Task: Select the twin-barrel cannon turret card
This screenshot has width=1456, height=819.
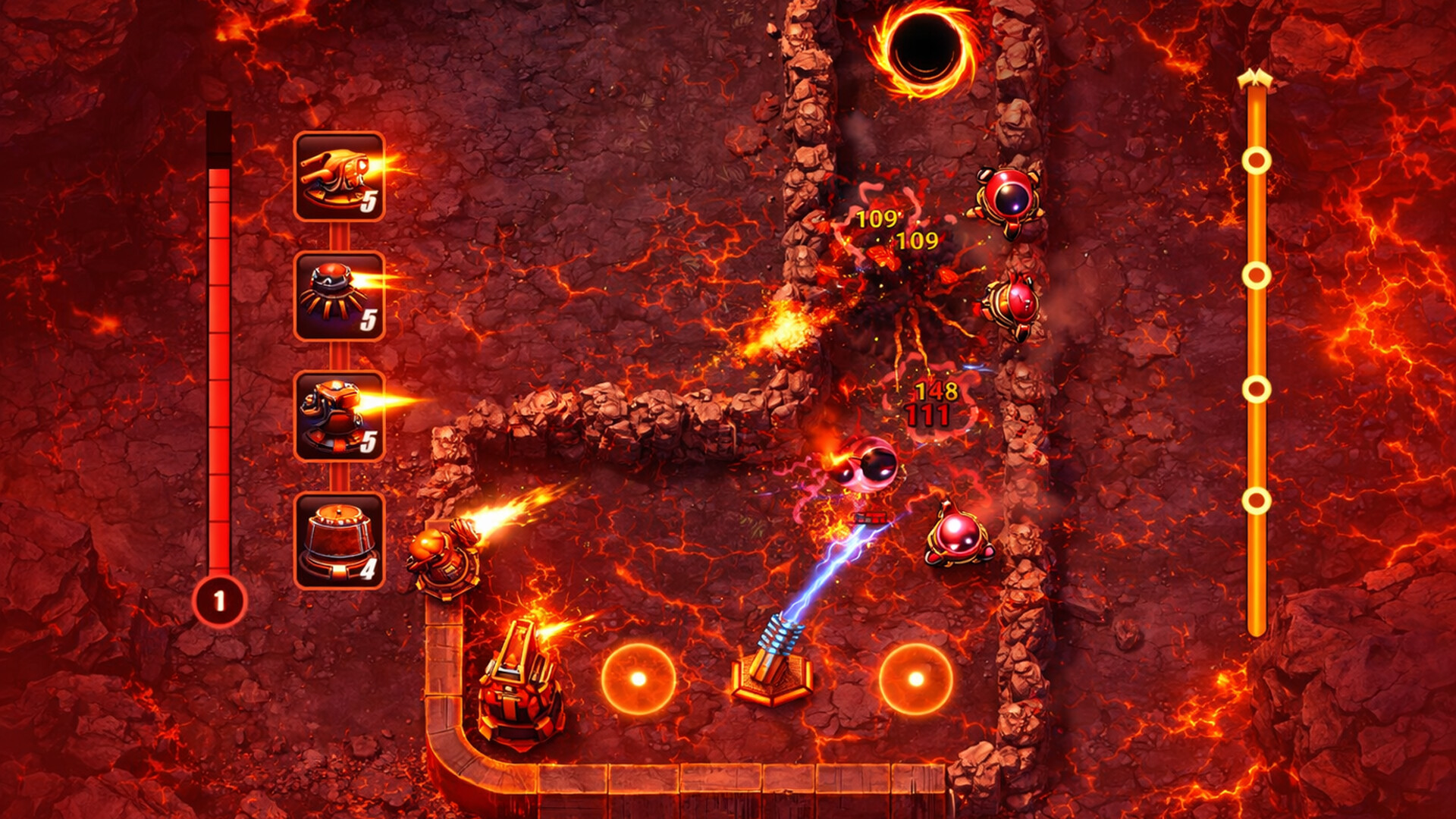Action: pos(339,176)
